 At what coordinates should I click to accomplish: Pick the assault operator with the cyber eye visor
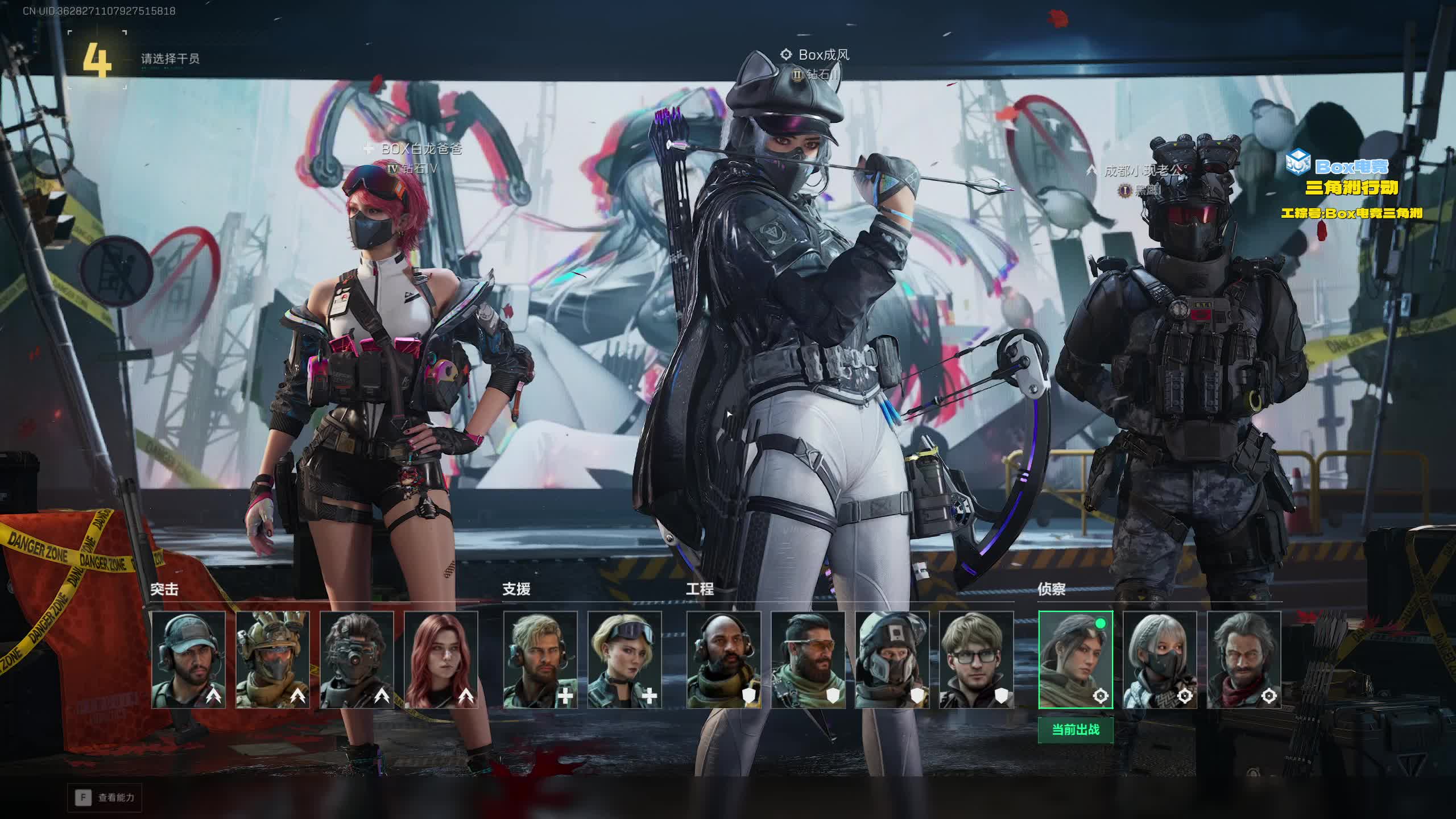pyautogui.click(x=357, y=660)
